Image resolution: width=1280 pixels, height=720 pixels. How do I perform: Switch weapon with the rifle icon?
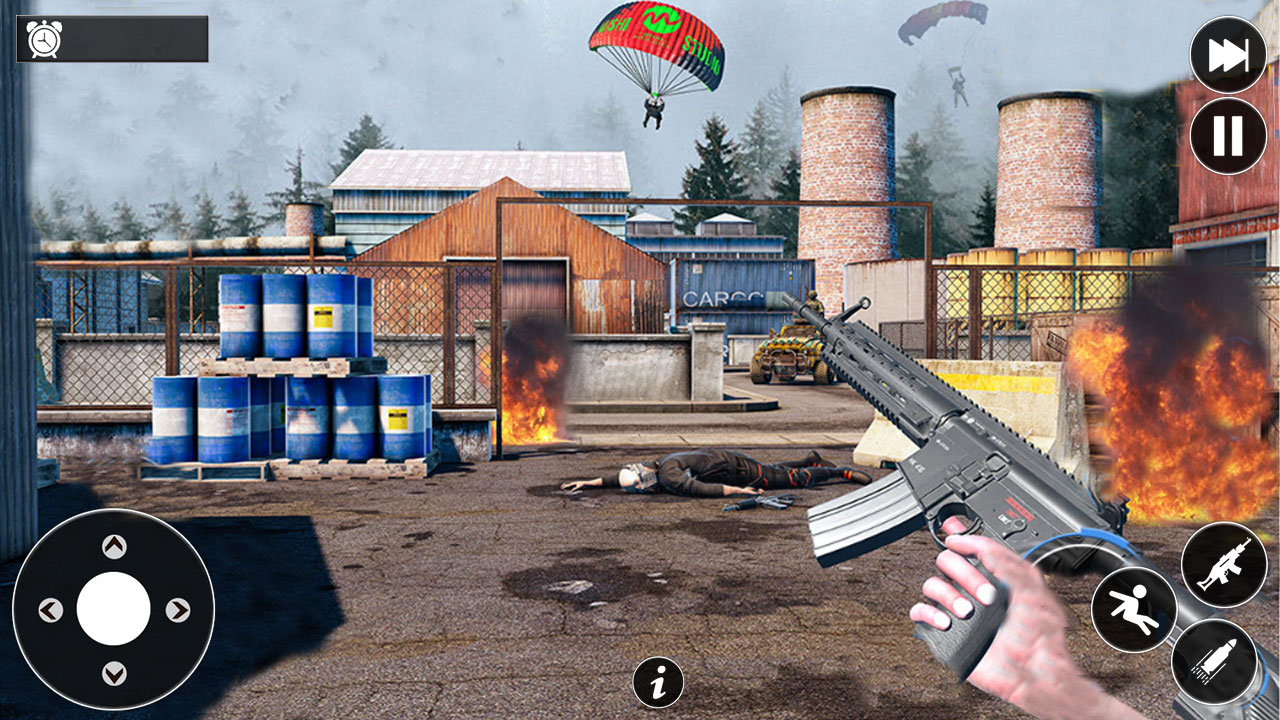point(1224,564)
